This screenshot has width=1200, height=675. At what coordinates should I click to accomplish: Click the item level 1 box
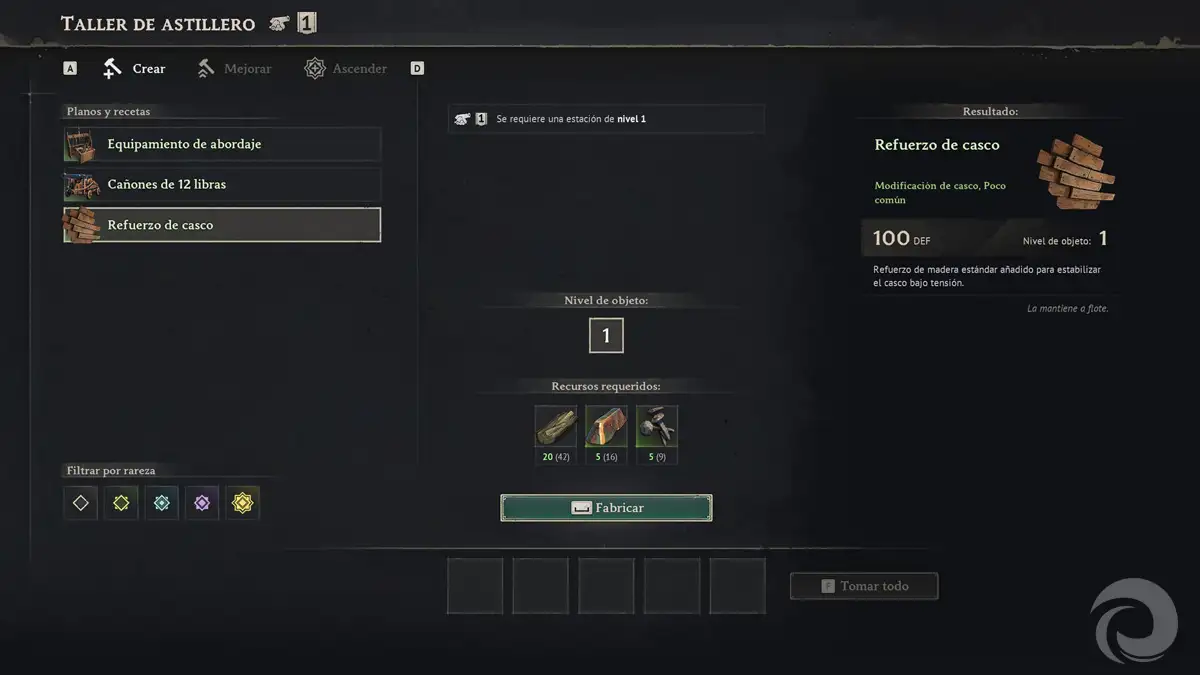606,336
